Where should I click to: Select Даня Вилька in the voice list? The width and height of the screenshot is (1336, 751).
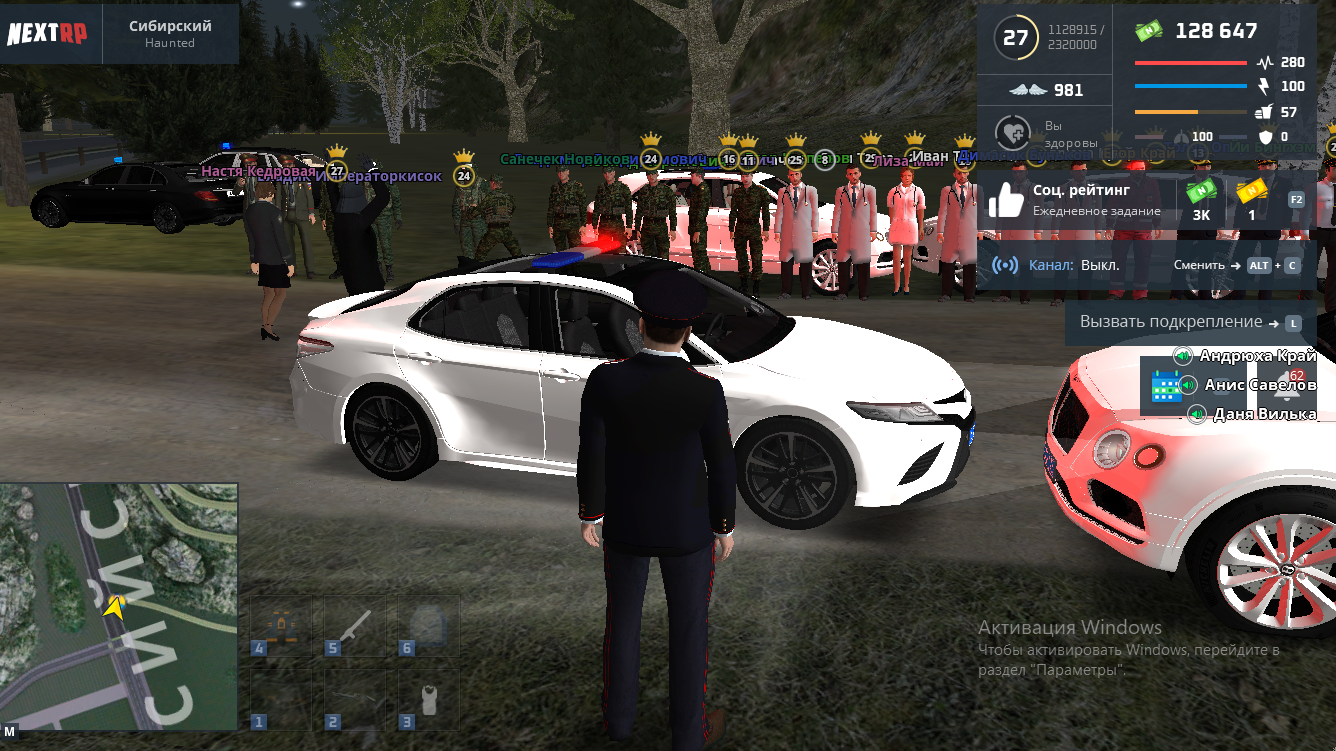point(1262,414)
